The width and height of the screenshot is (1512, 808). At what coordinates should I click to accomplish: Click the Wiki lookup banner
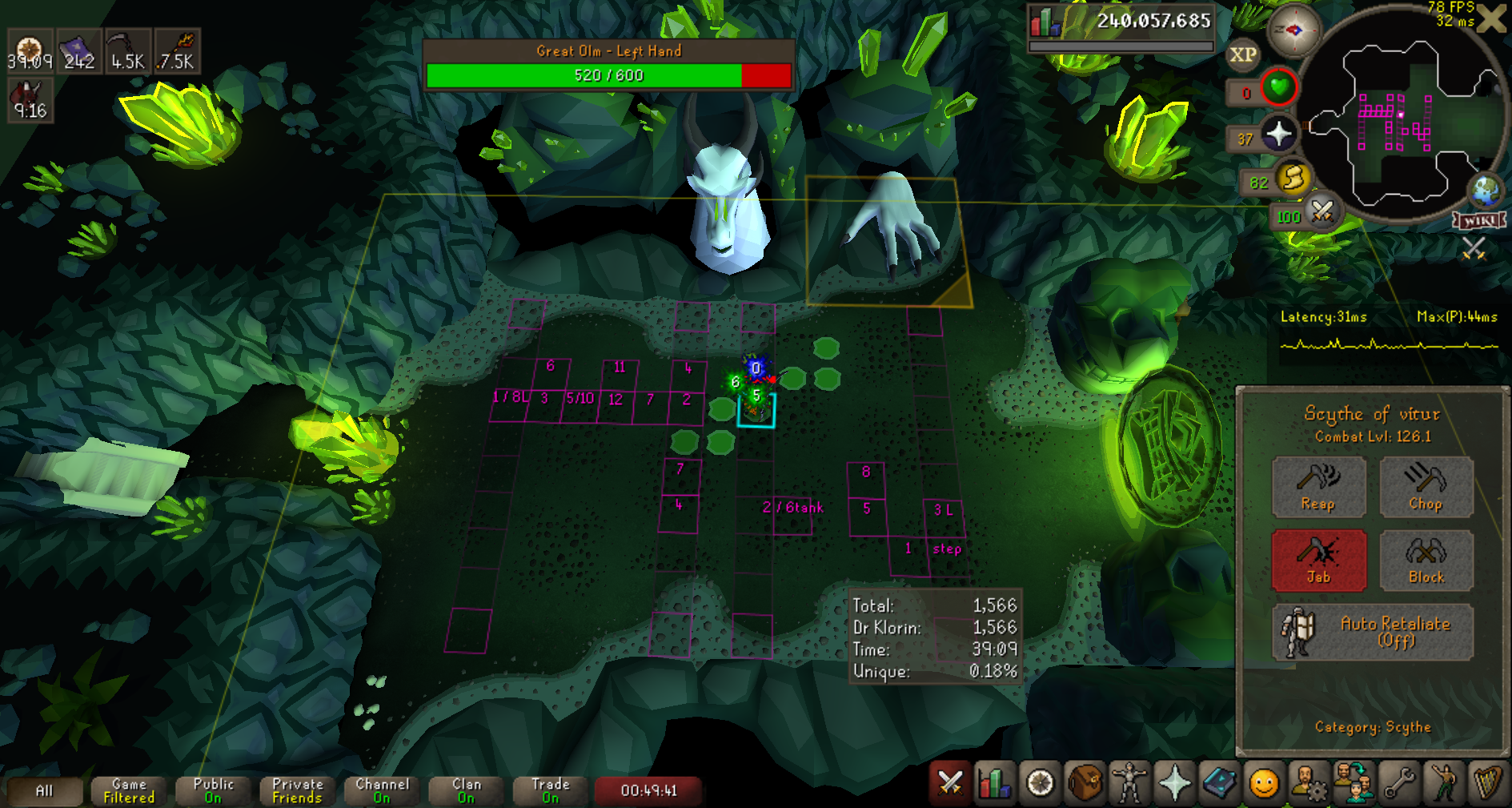(x=1480, y=220)
